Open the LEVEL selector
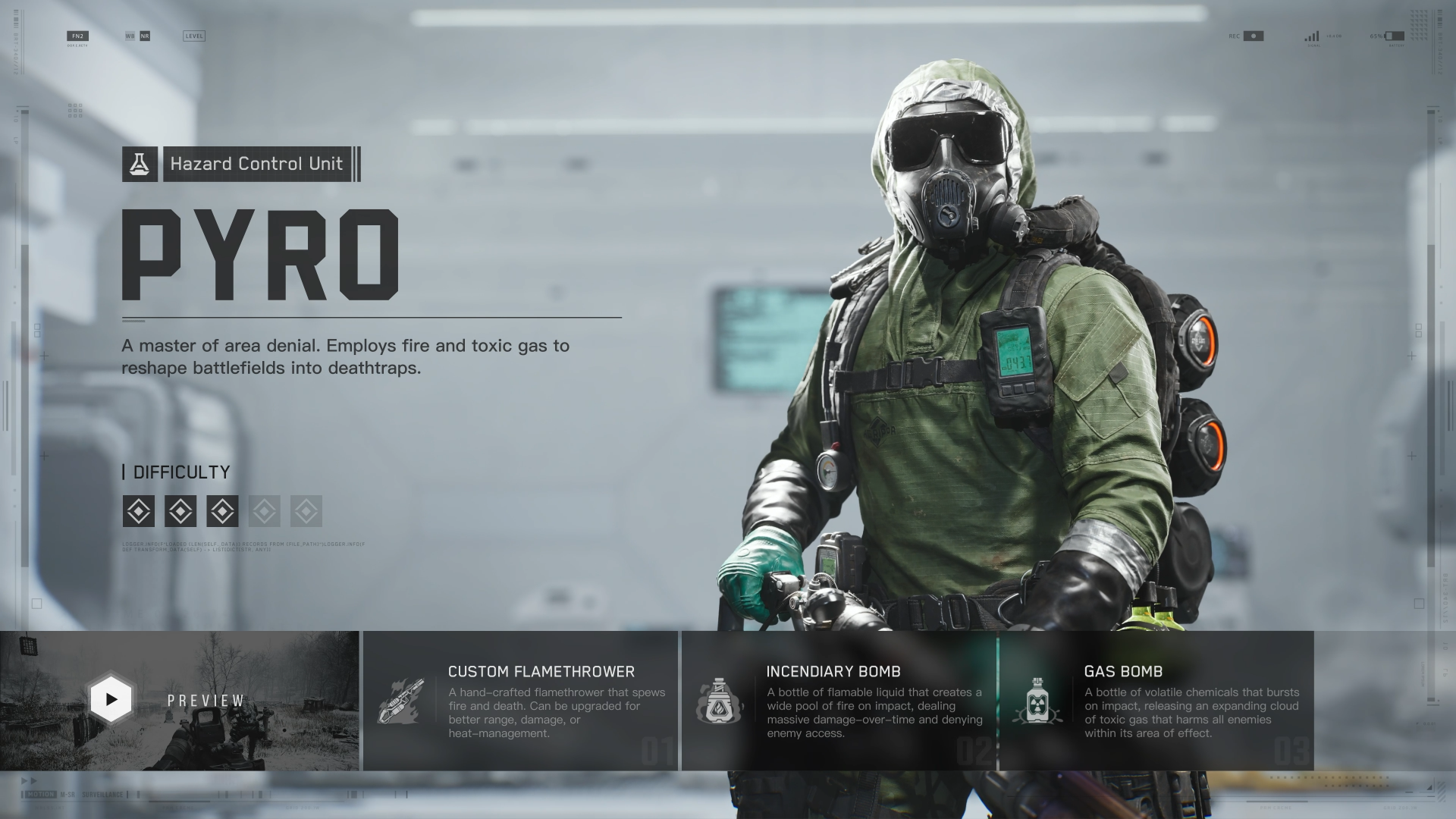 pos(193,35)
